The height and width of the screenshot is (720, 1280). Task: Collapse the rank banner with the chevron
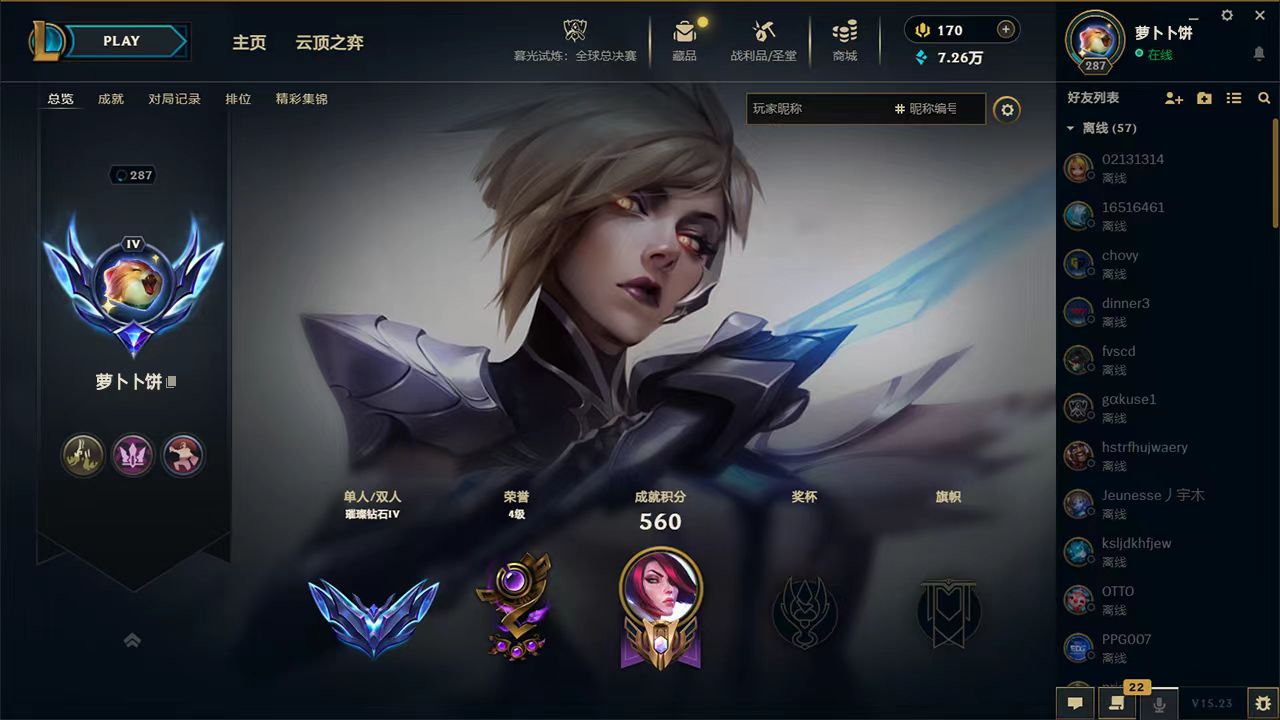tap(133, 639)
